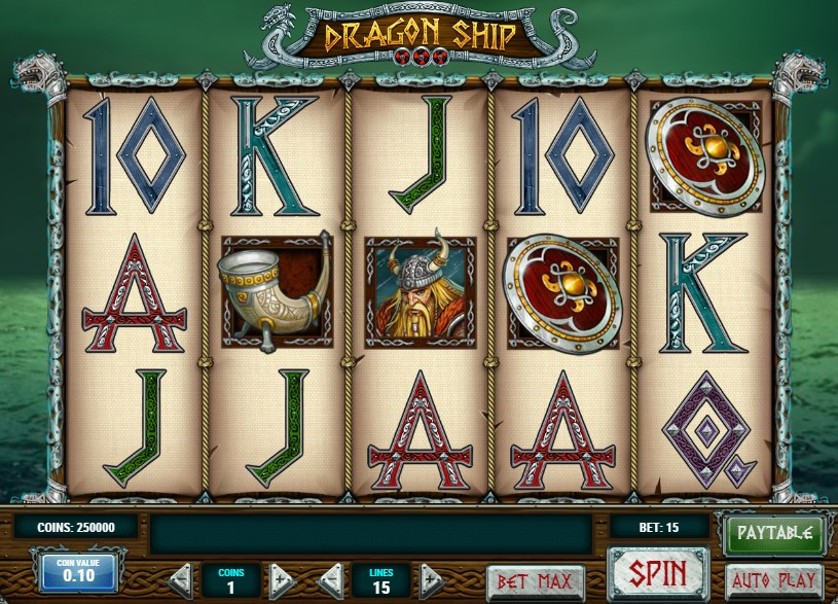Click the Bet Max button
Screen dimensions: 838x604
(x=536, y=580)
